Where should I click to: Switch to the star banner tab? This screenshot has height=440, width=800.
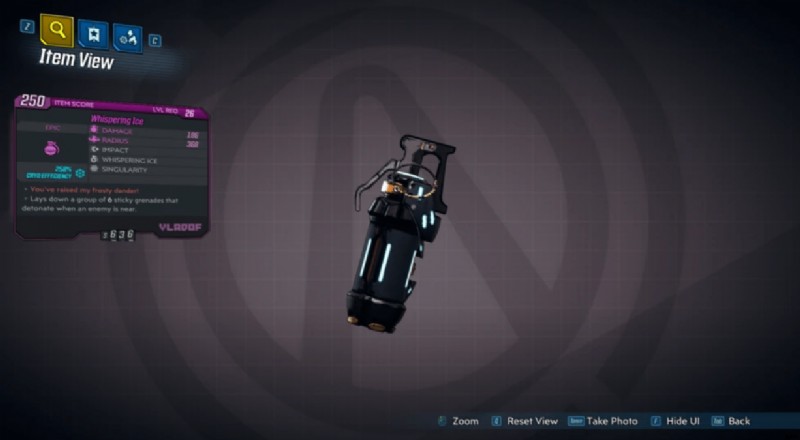tap(94, 35)
